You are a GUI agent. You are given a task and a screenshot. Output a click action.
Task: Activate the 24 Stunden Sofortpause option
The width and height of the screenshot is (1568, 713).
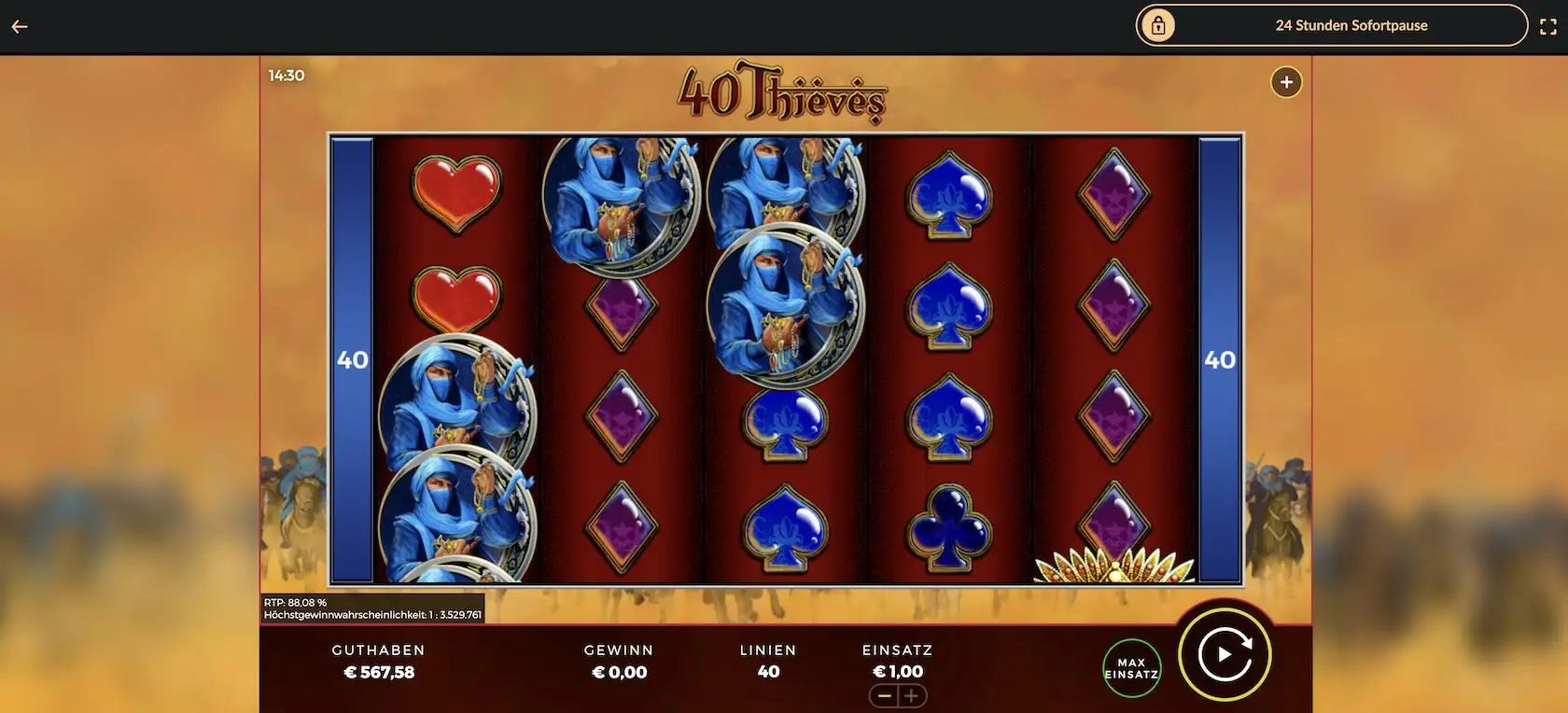(1351, 25)
